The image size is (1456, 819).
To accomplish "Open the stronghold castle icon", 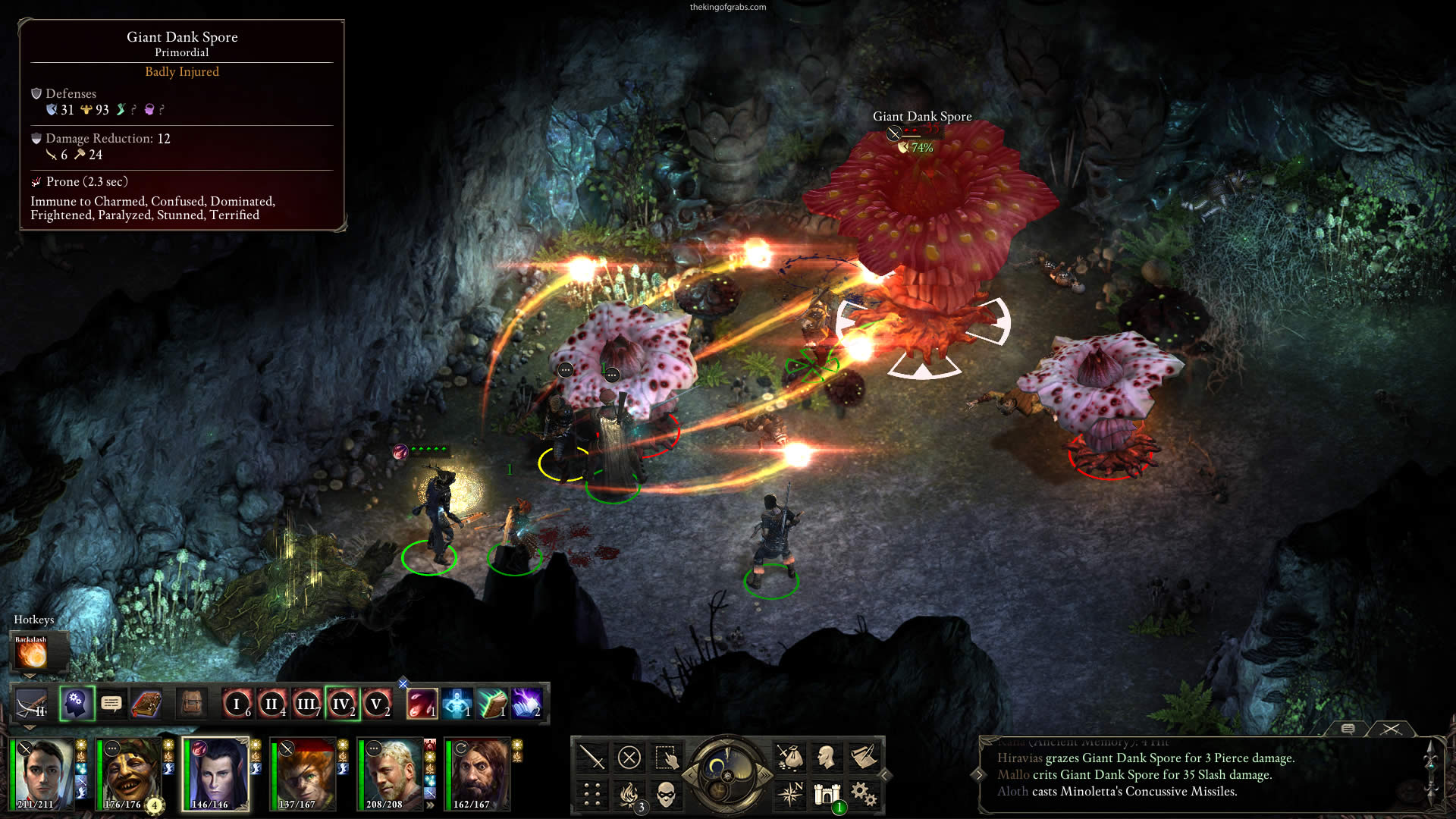I will click(827, 794).
